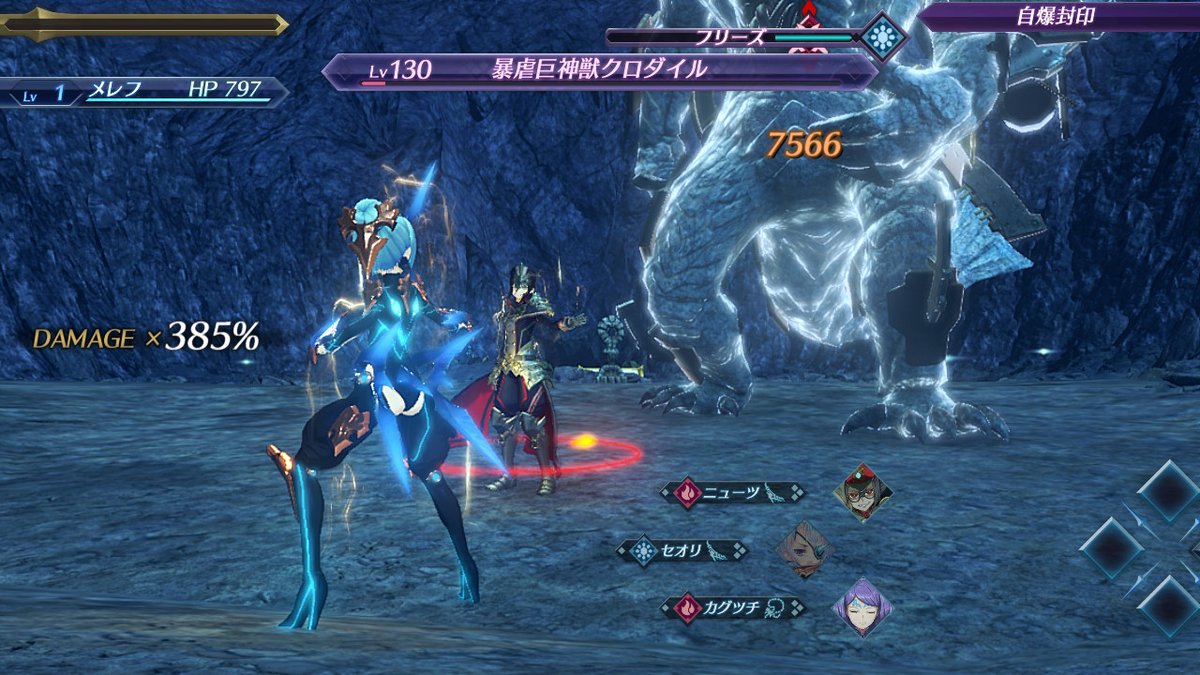Switch to the カグツチ blade label

point(734,607)
